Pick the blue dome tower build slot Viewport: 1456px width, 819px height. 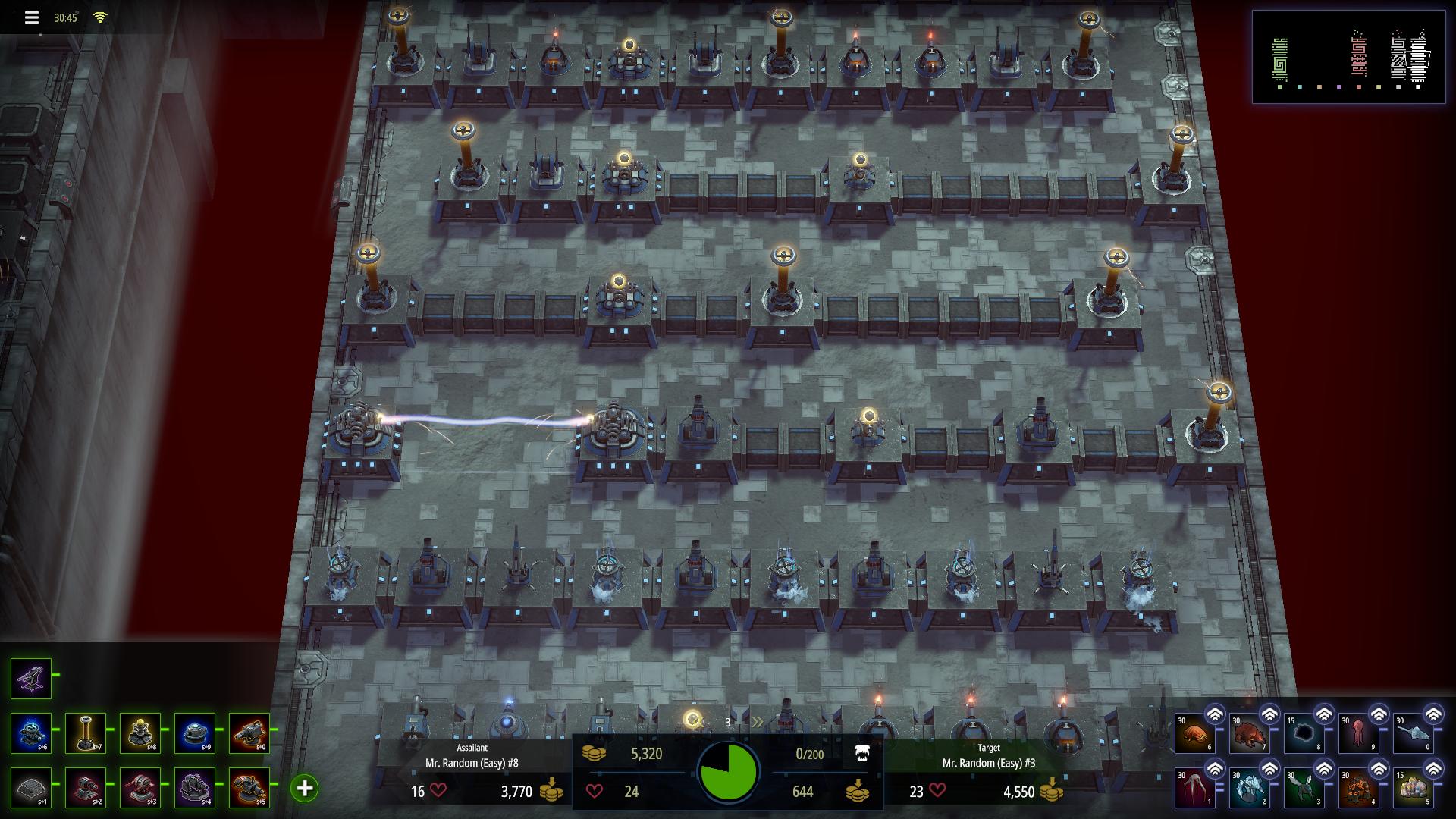(195, 733)
